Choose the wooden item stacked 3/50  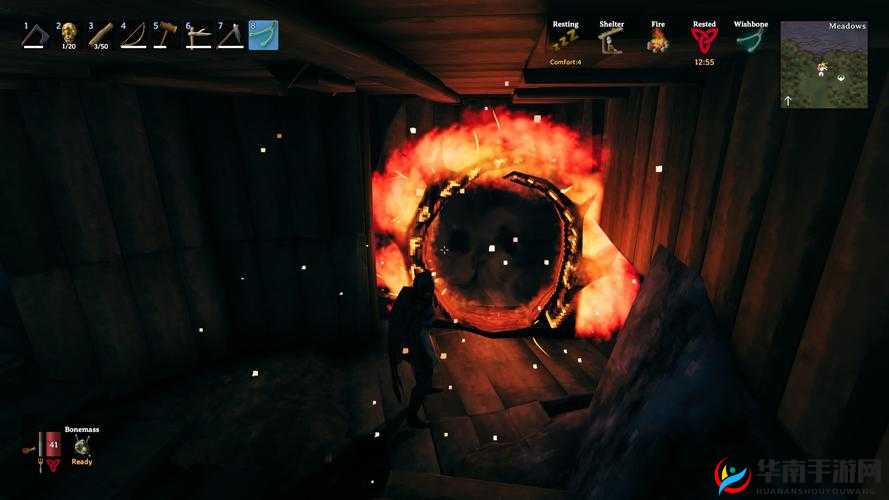click(x=100, y=36)
